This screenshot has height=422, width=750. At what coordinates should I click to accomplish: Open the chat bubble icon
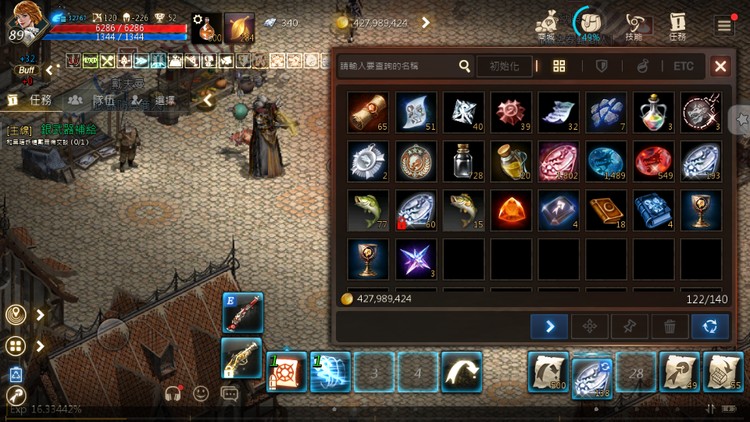click(x=230, y=393)
